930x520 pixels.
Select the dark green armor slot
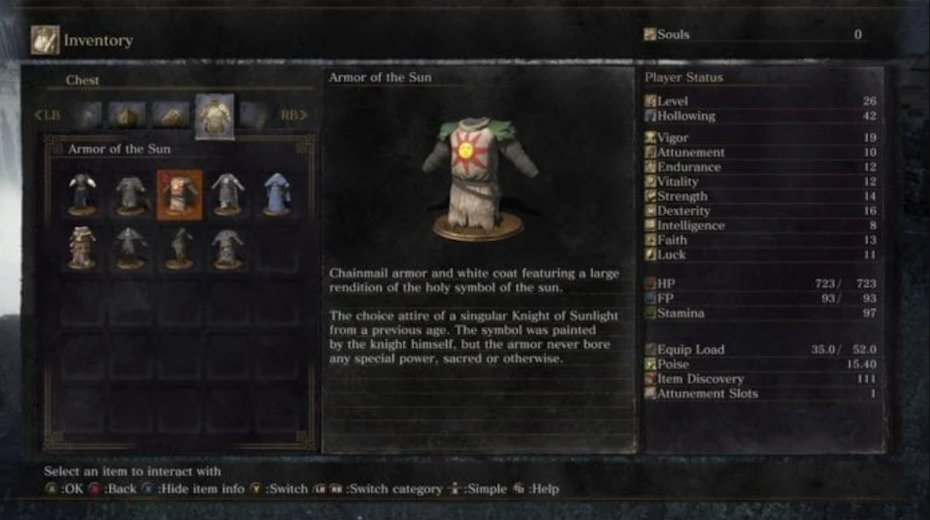[179, 247]
